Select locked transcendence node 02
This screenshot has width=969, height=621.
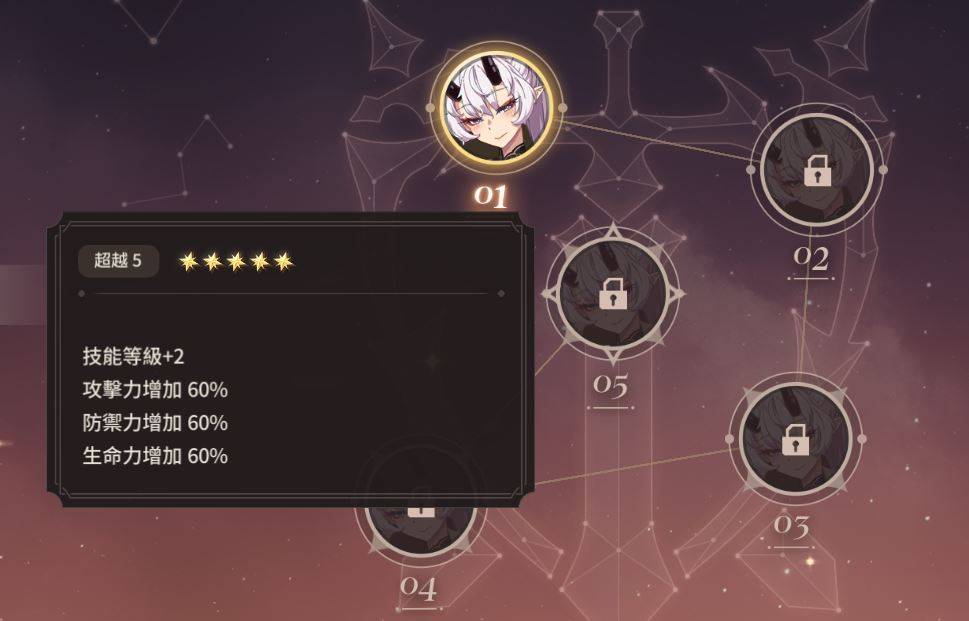pos(817,170)
